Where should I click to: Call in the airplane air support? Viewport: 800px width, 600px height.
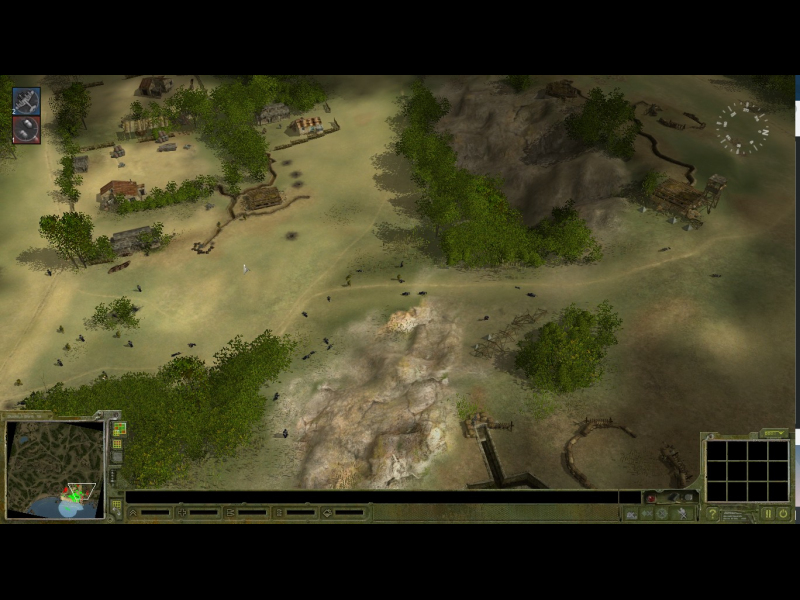(x=26, y=101)
